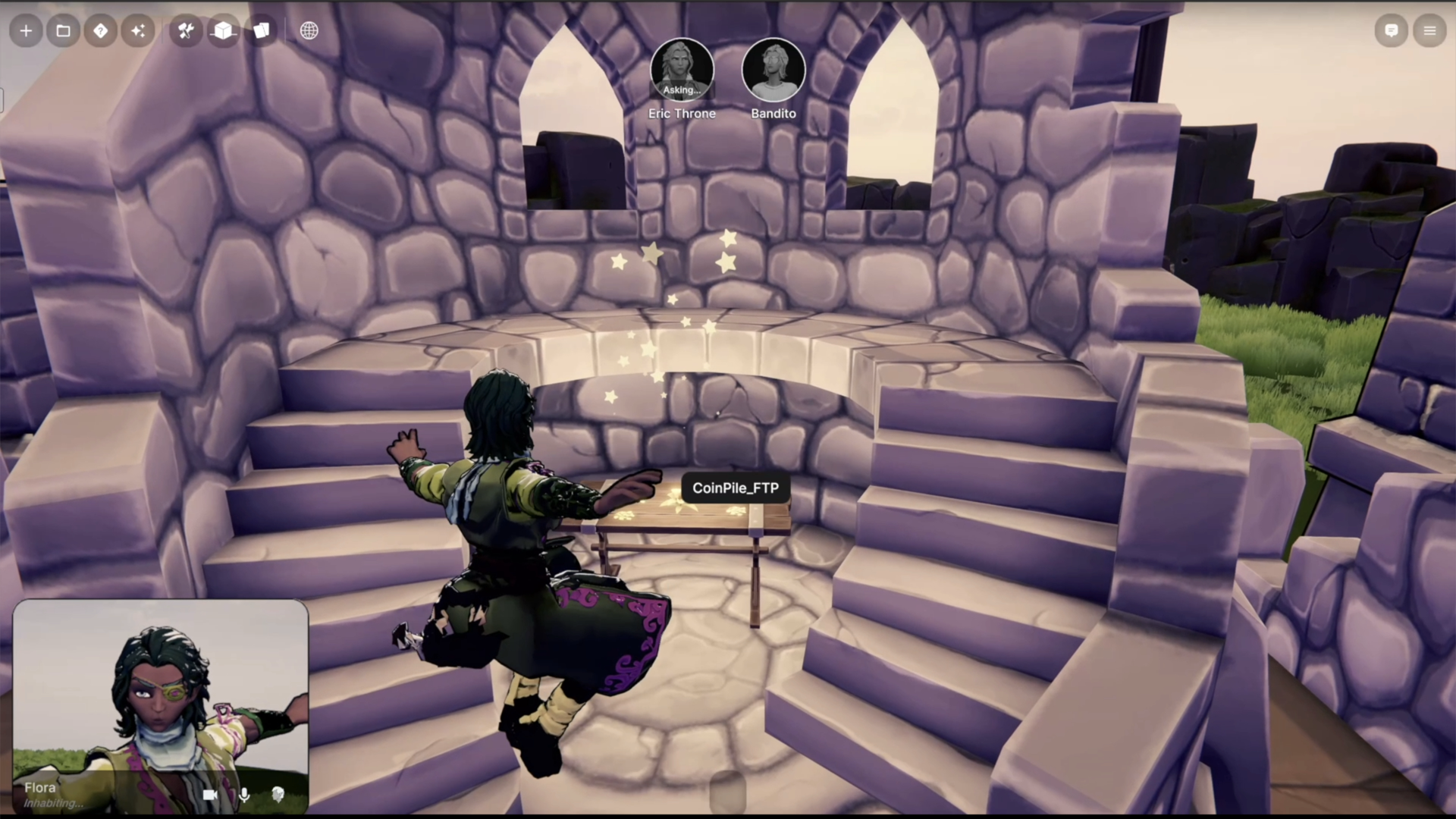Activate the sparkles icon button
The width and height of the screenshot is (1456, 819).
(x=138, y=31)
